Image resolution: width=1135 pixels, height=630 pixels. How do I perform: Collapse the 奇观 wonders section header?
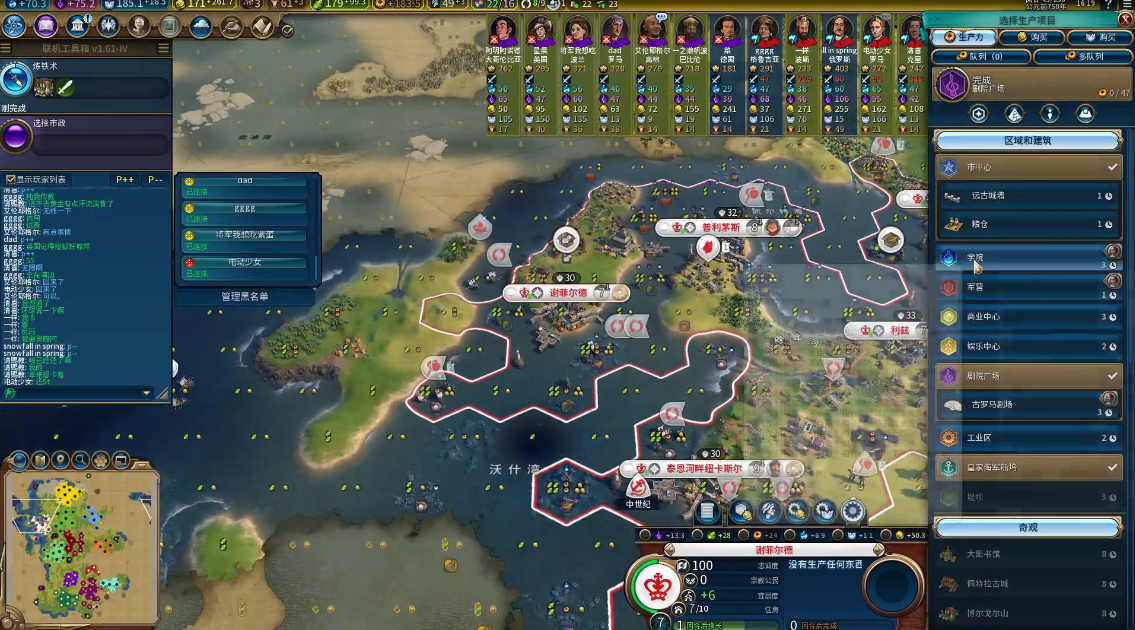click(x=1028, y=527)
